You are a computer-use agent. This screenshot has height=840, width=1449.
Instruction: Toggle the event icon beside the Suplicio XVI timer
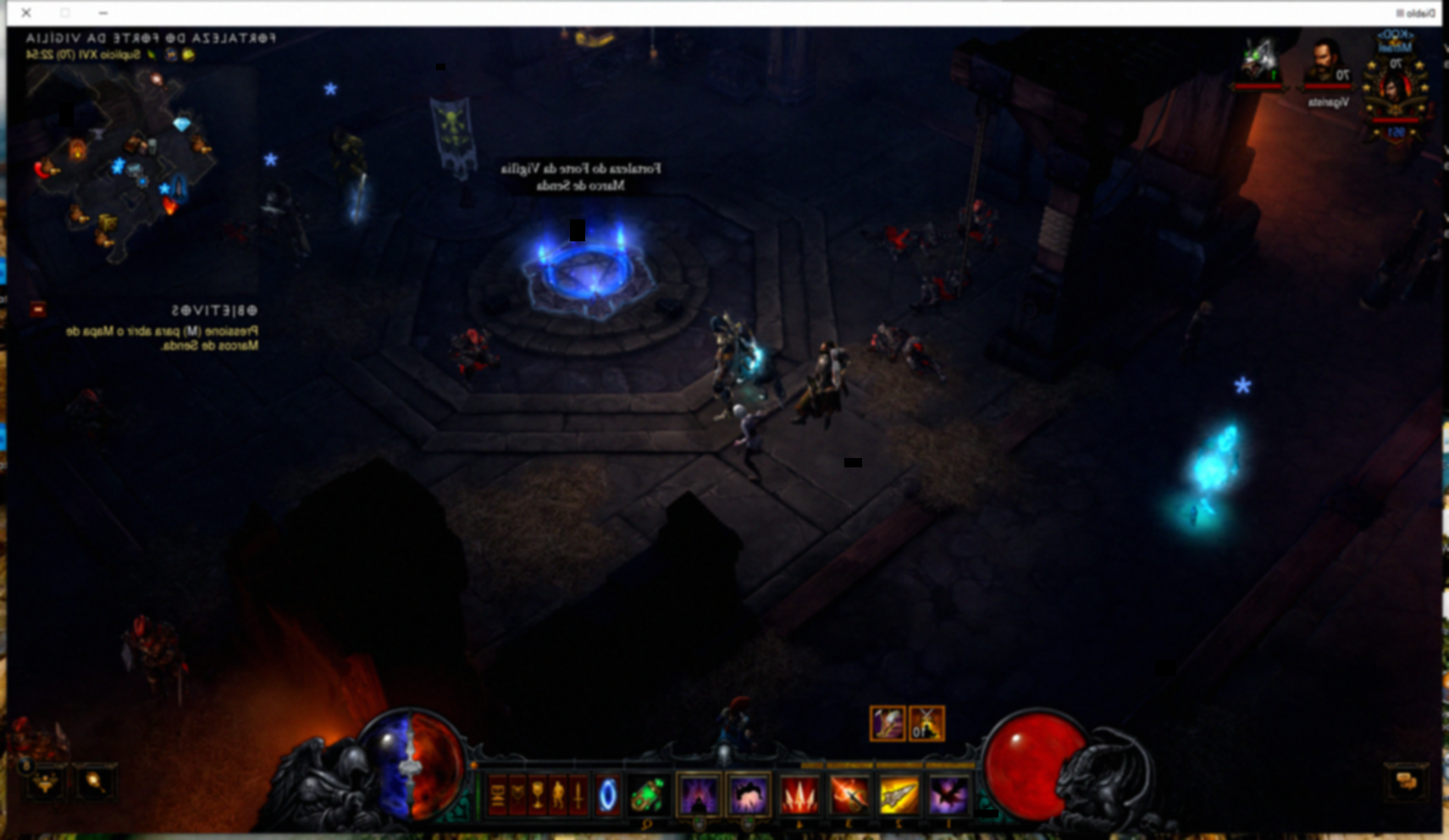pyautogui.click(x=172, y=55)
